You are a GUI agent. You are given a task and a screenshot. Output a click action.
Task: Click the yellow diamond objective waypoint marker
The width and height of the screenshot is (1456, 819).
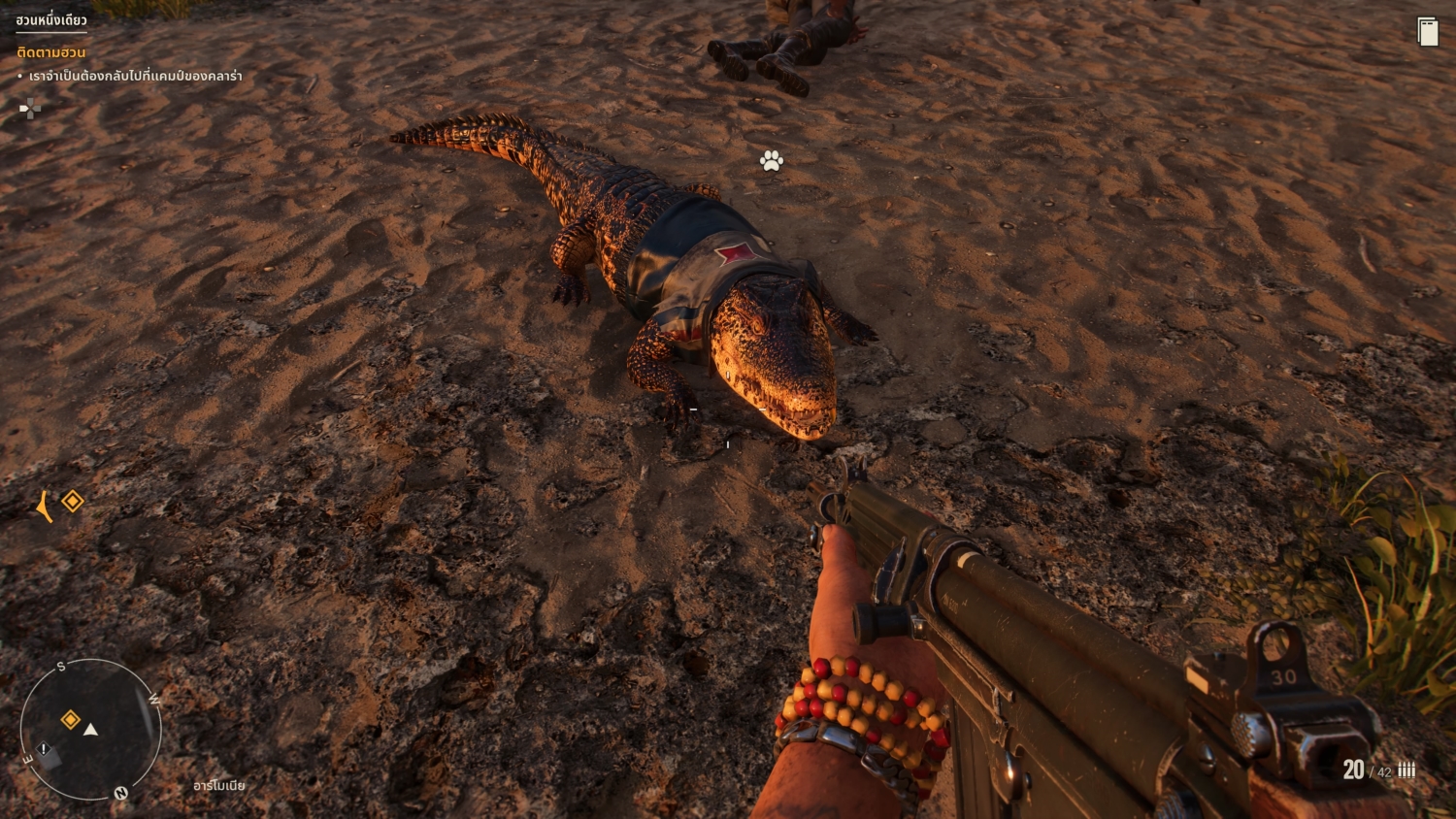pyautogui.click(x=73, y=501)
